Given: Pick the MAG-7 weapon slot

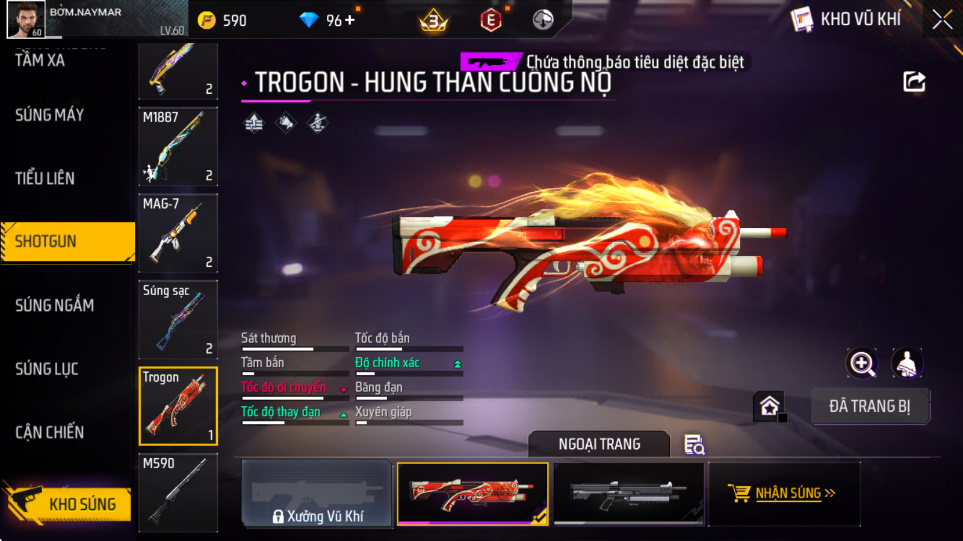Looking at the screenshot, I should tap(178, 232).
